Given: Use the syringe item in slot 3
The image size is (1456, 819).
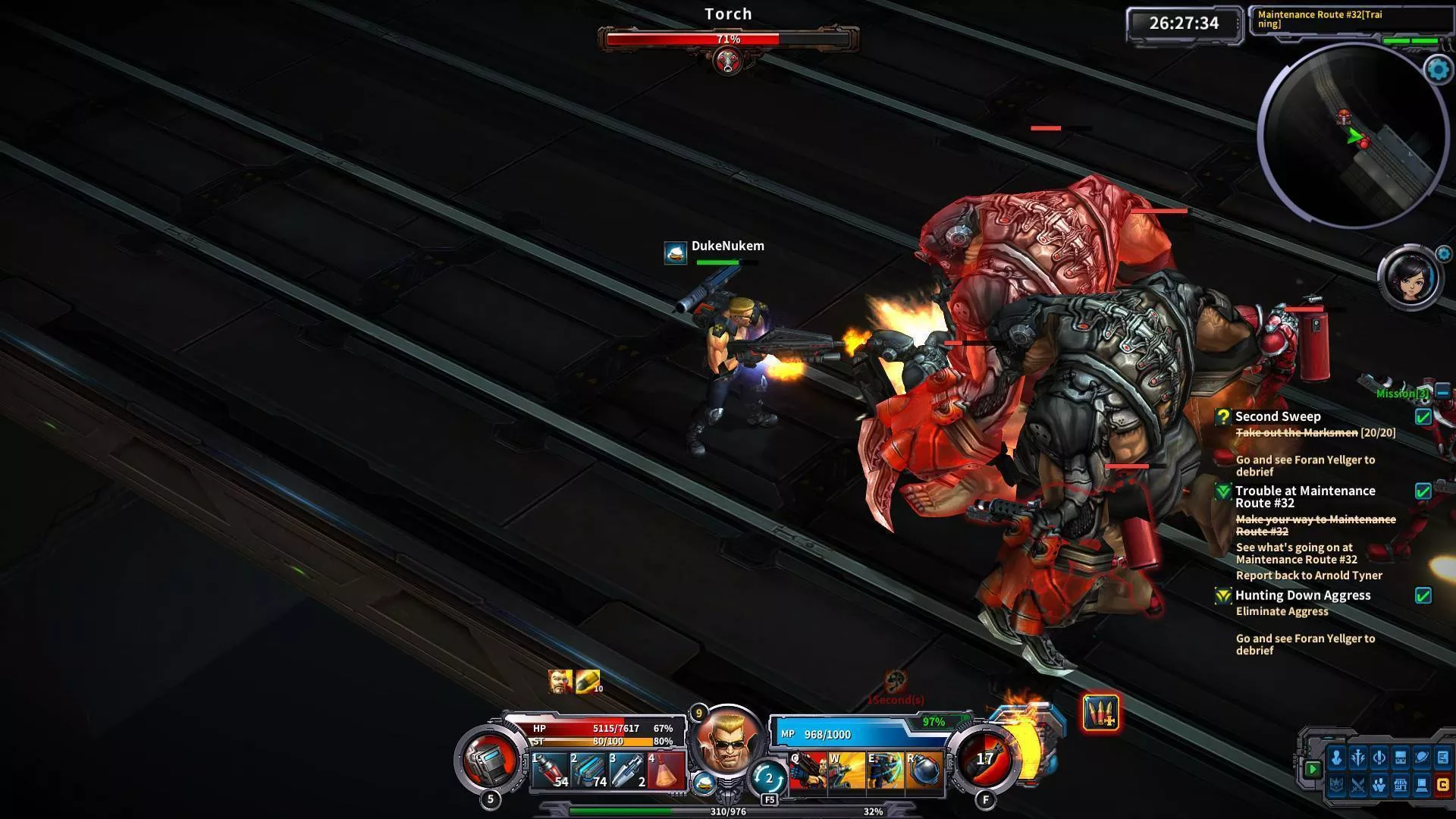Looking at the screenshot, I should [x=626, y=770].
